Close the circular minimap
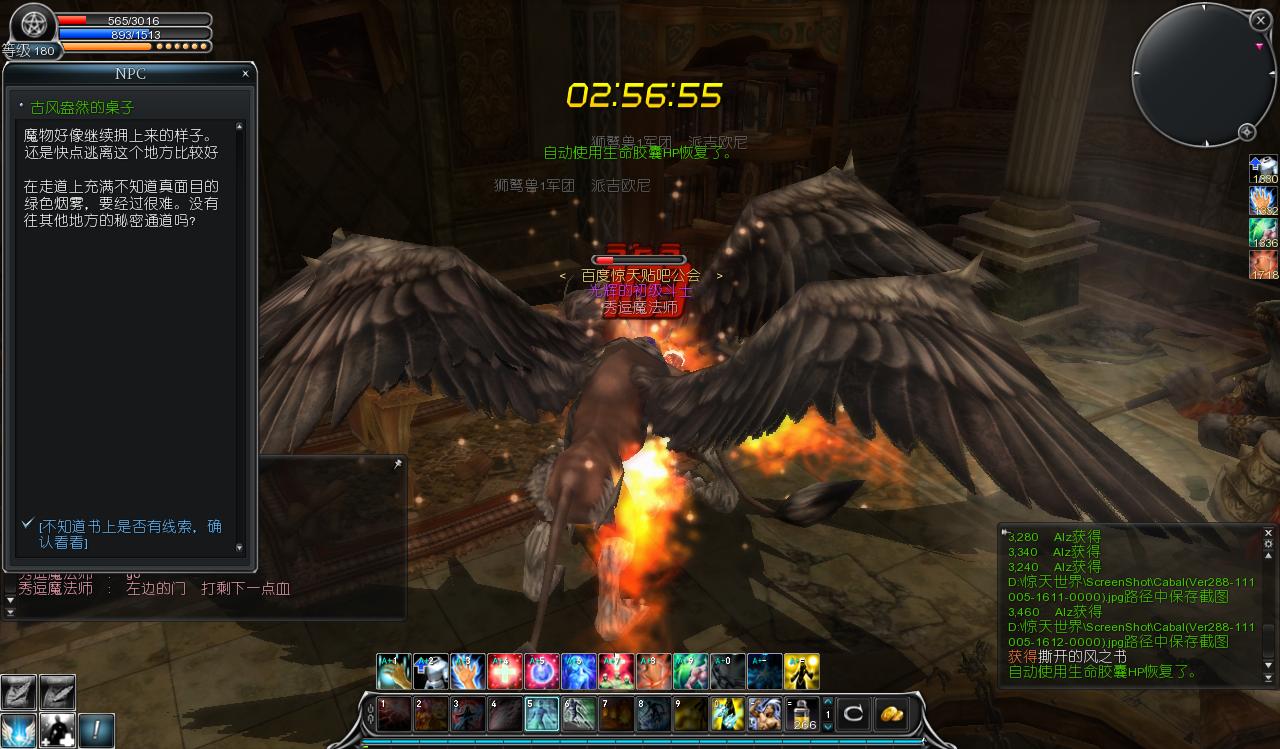 1259,19
